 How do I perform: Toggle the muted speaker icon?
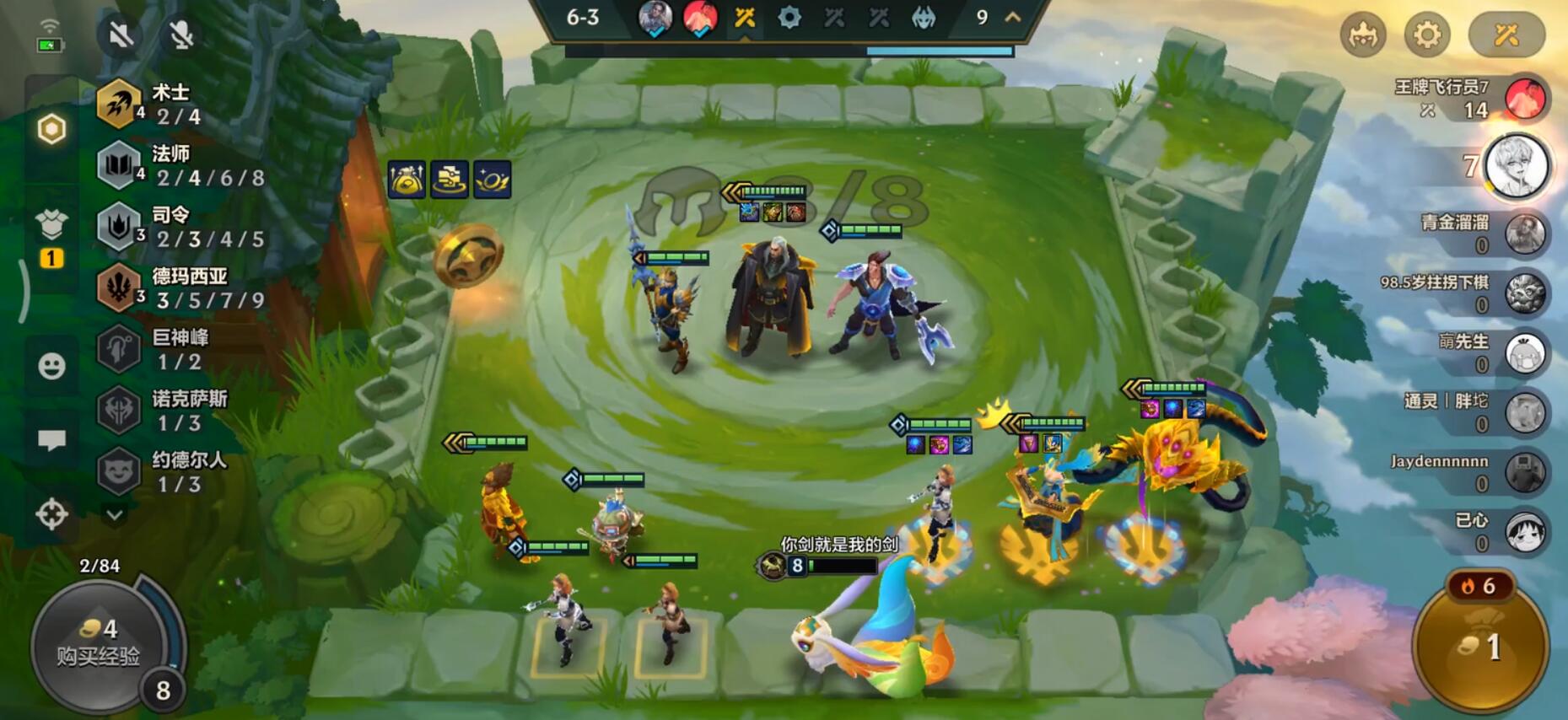121,35
